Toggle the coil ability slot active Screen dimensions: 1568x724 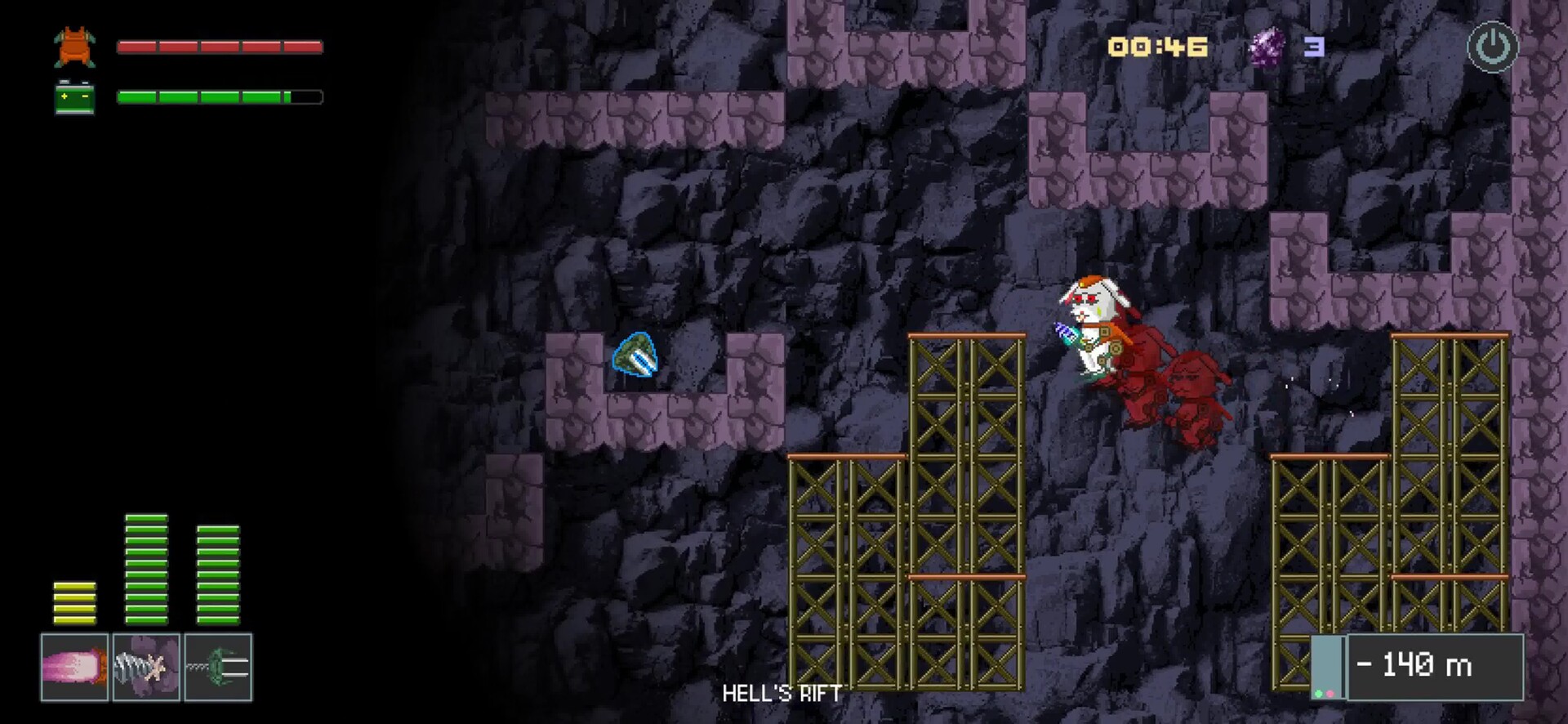217,667
